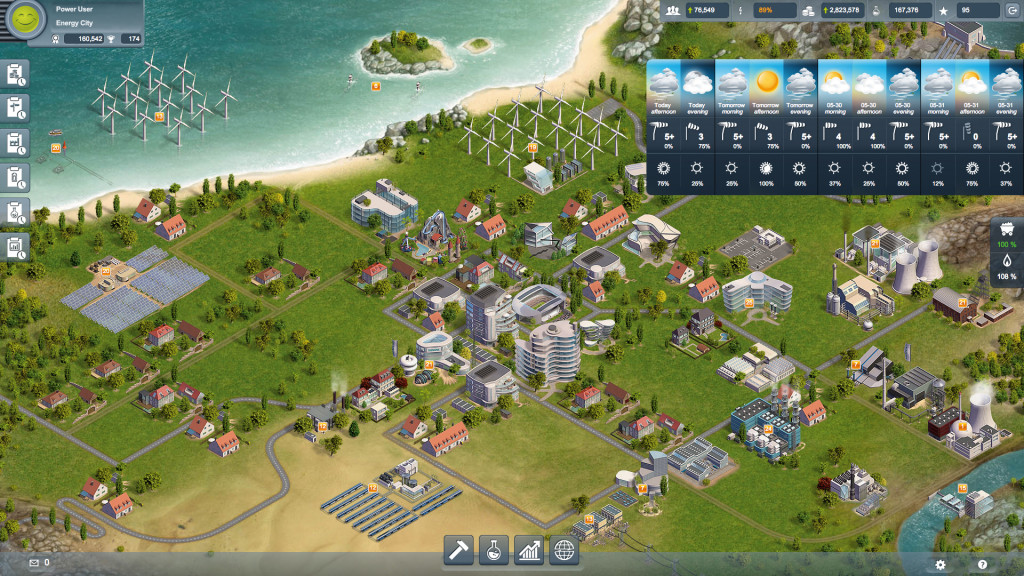Open the build menu with the hammer icon

point(459,550)
